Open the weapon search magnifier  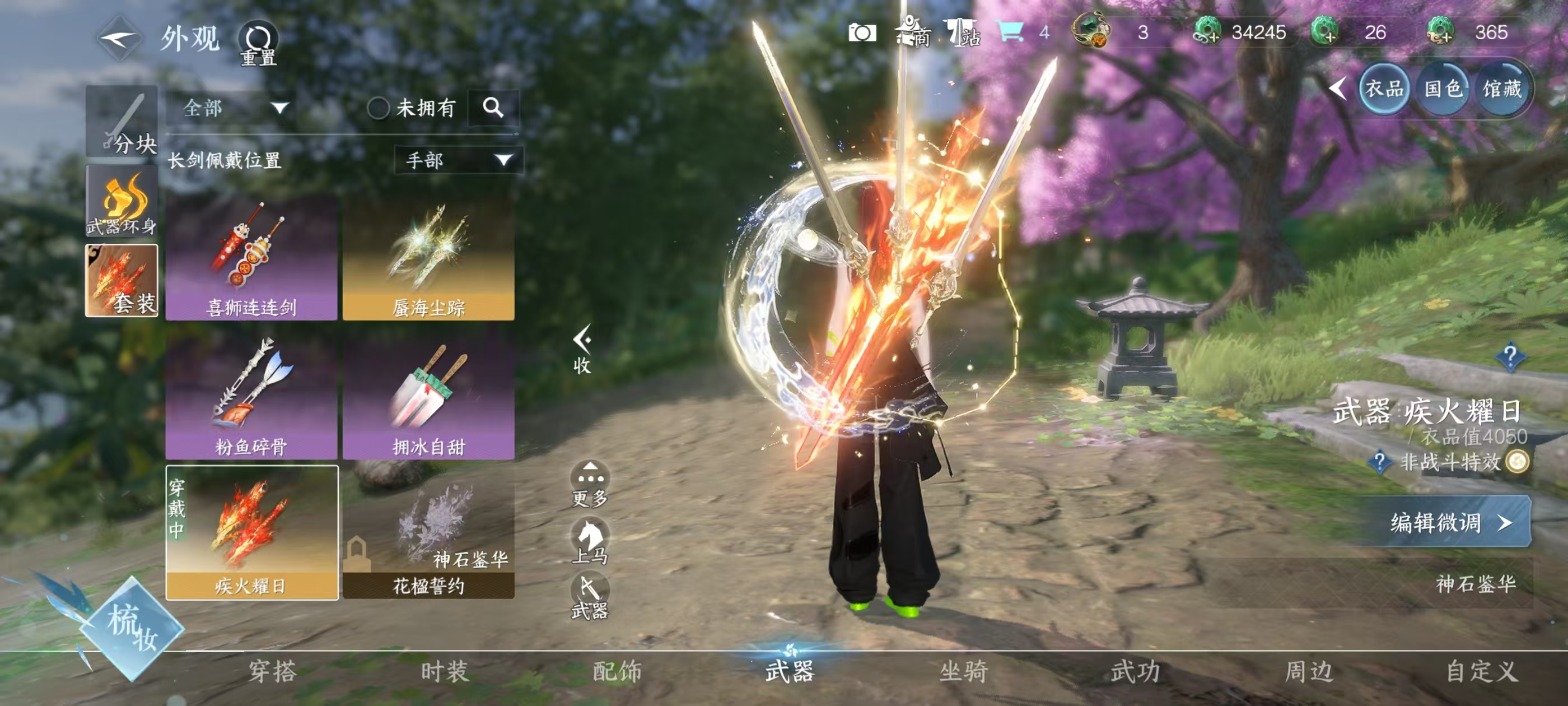click(x=493, y=108)
